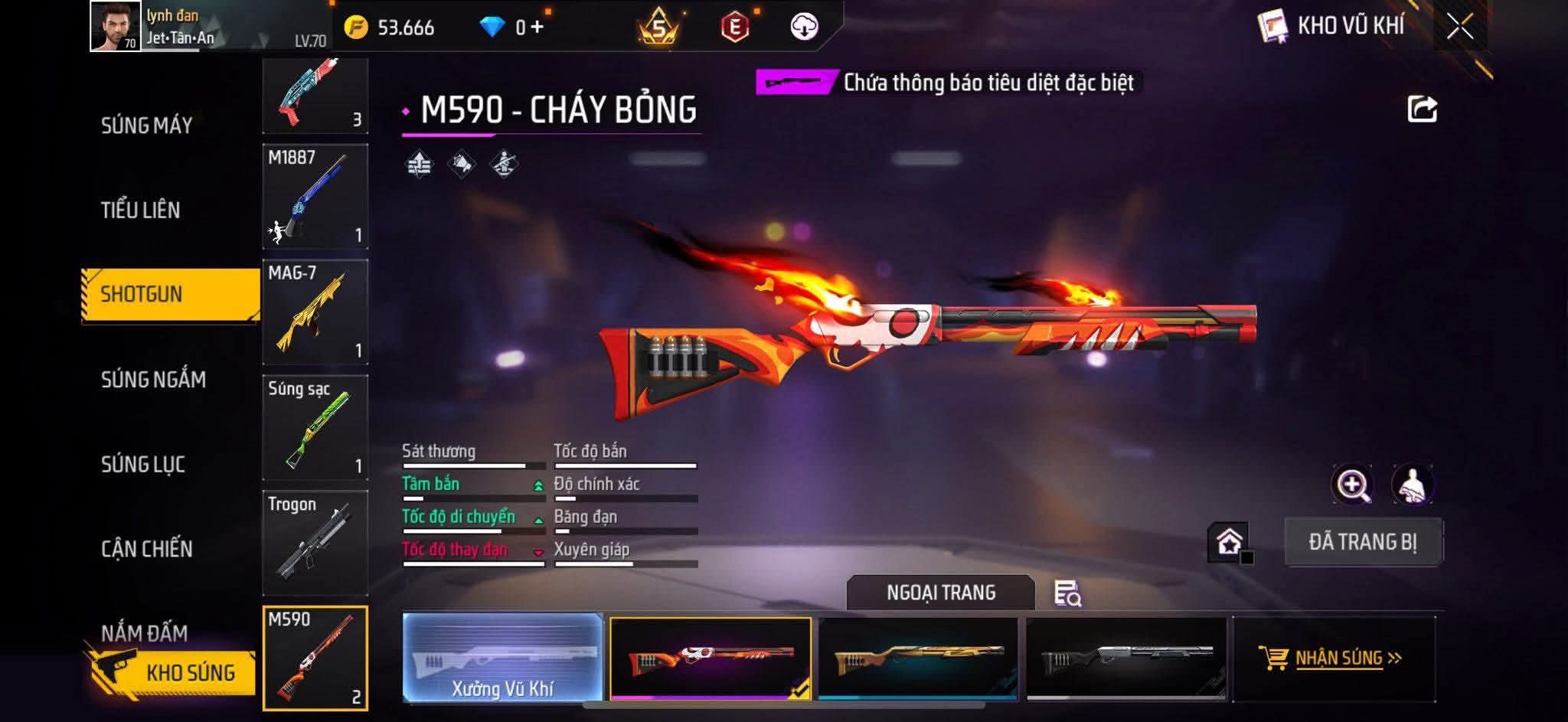Select the M1887 shotgun slot
The image size is (1568, 722).
[315, 197]
